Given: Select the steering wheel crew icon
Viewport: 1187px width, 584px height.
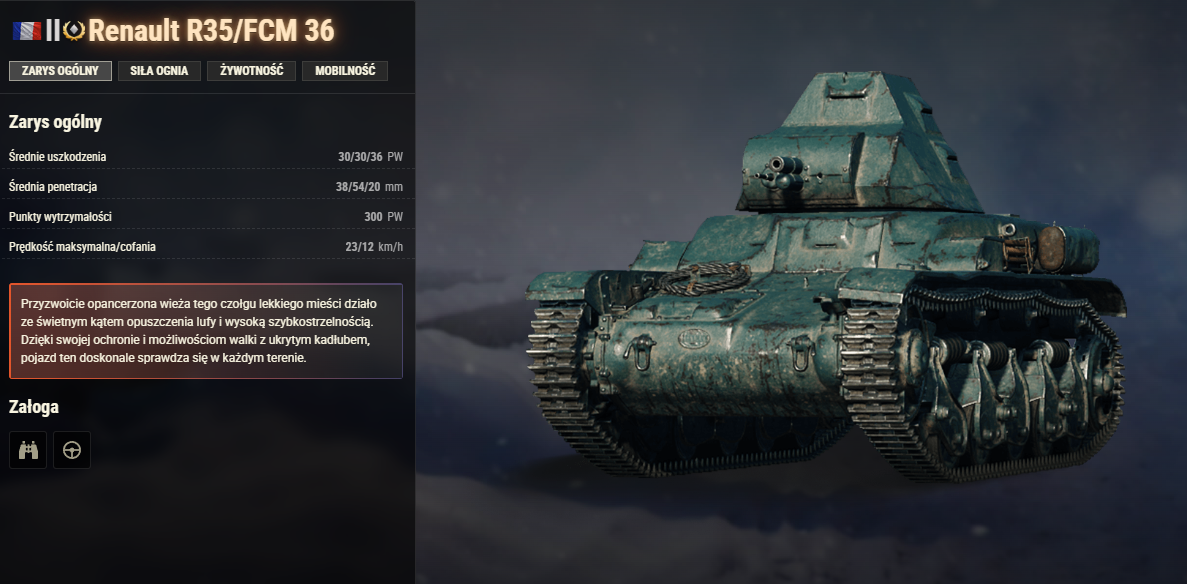Looking at the screenshot, I should point(72,450).
